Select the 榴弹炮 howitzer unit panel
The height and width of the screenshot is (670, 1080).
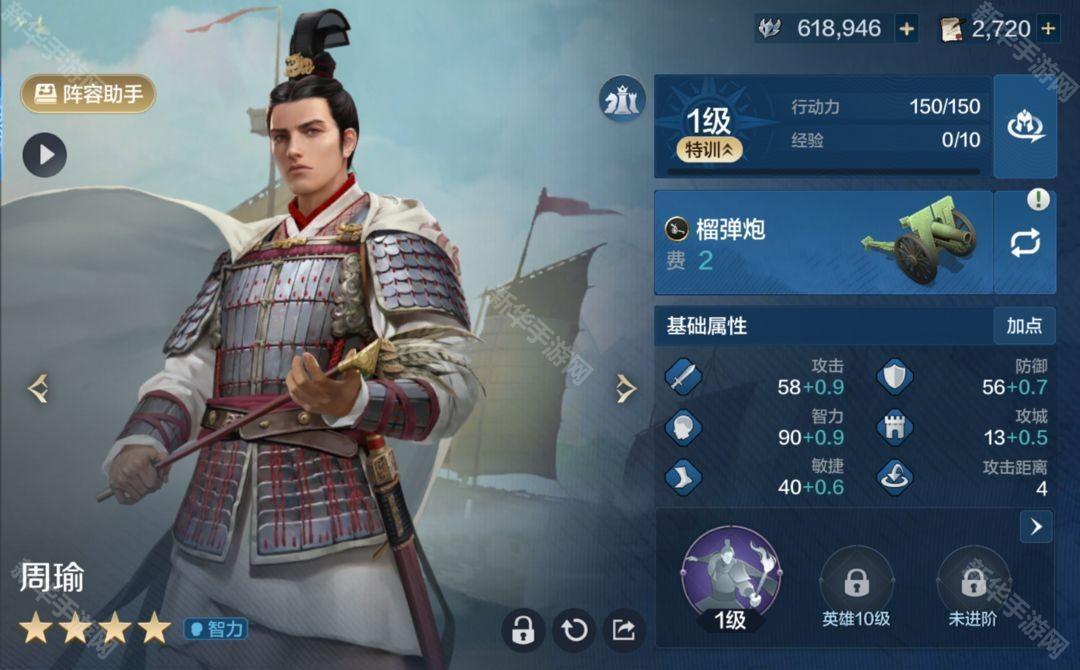click(822, 243)
